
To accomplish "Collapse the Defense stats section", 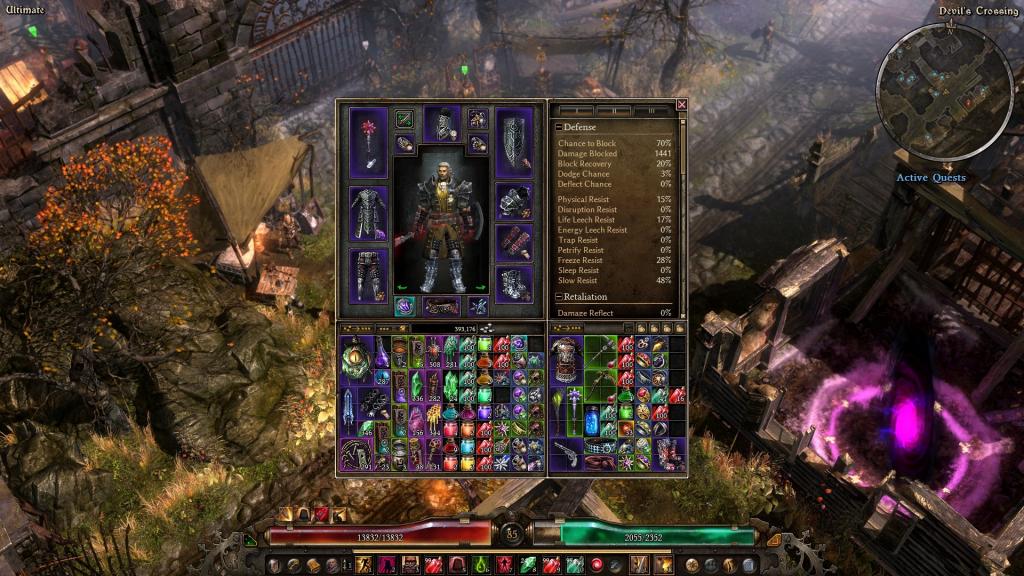I will click(559, 128).
